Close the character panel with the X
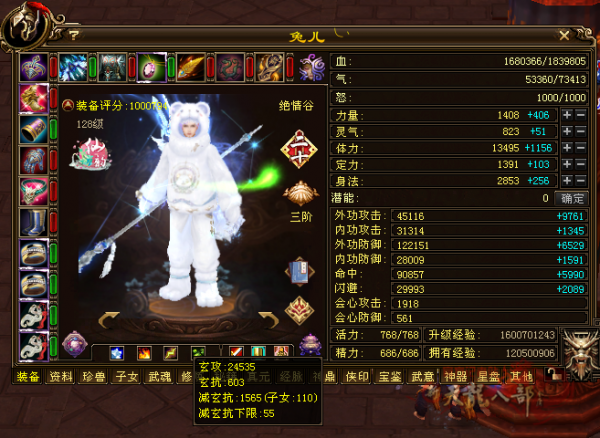The image size is (600, 438). point(565,36)
